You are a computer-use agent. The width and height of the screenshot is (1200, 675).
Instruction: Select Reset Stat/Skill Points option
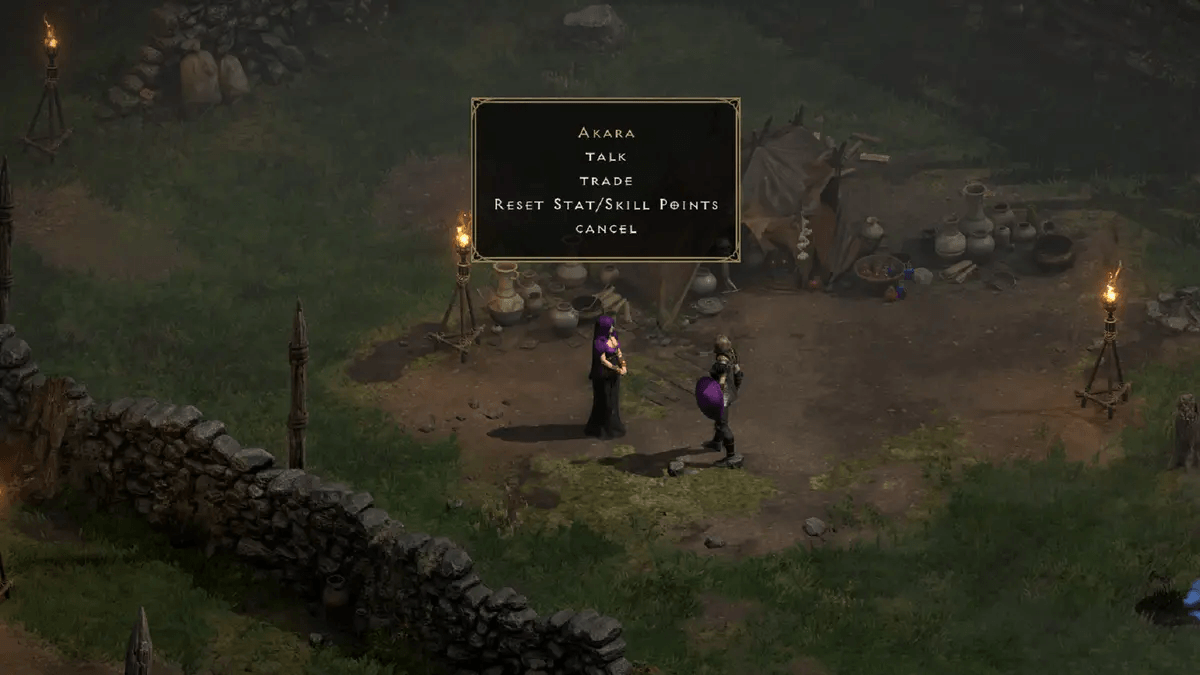tap(606, 204)
